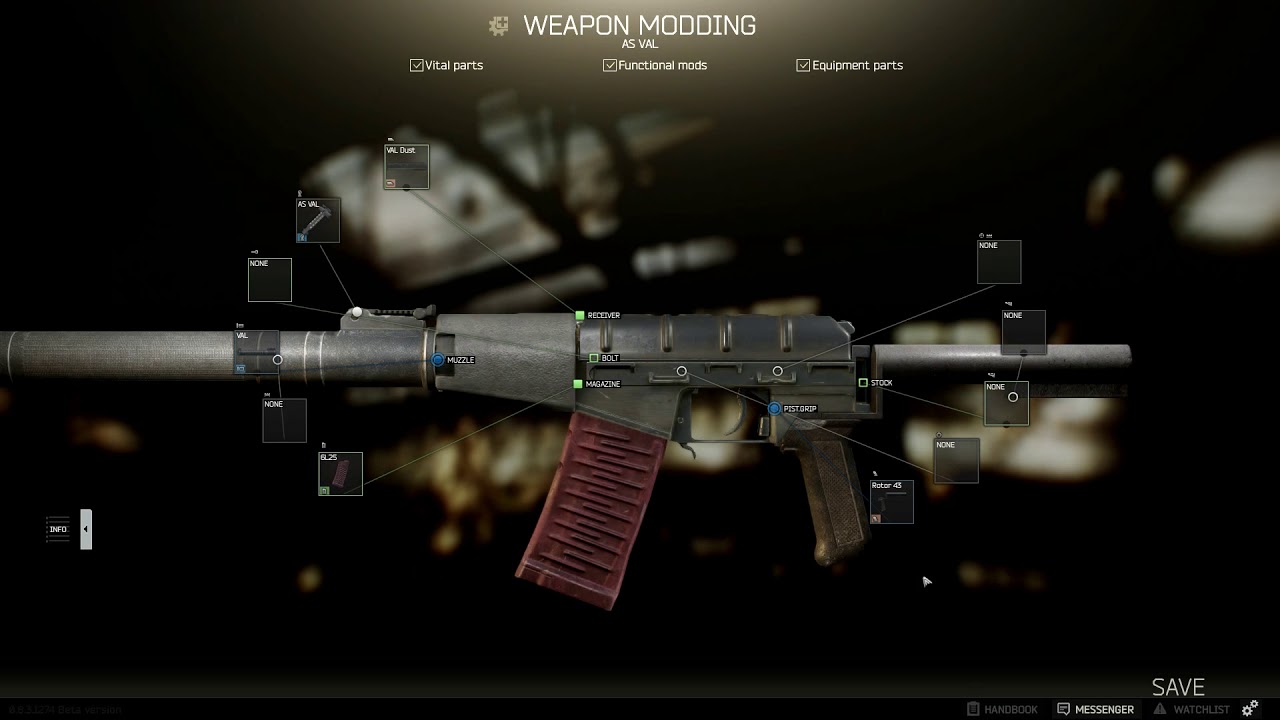Screen dimensions: 1280x720
Task: Toggle the Functional mods checkbox
Action: pos(609,65)
